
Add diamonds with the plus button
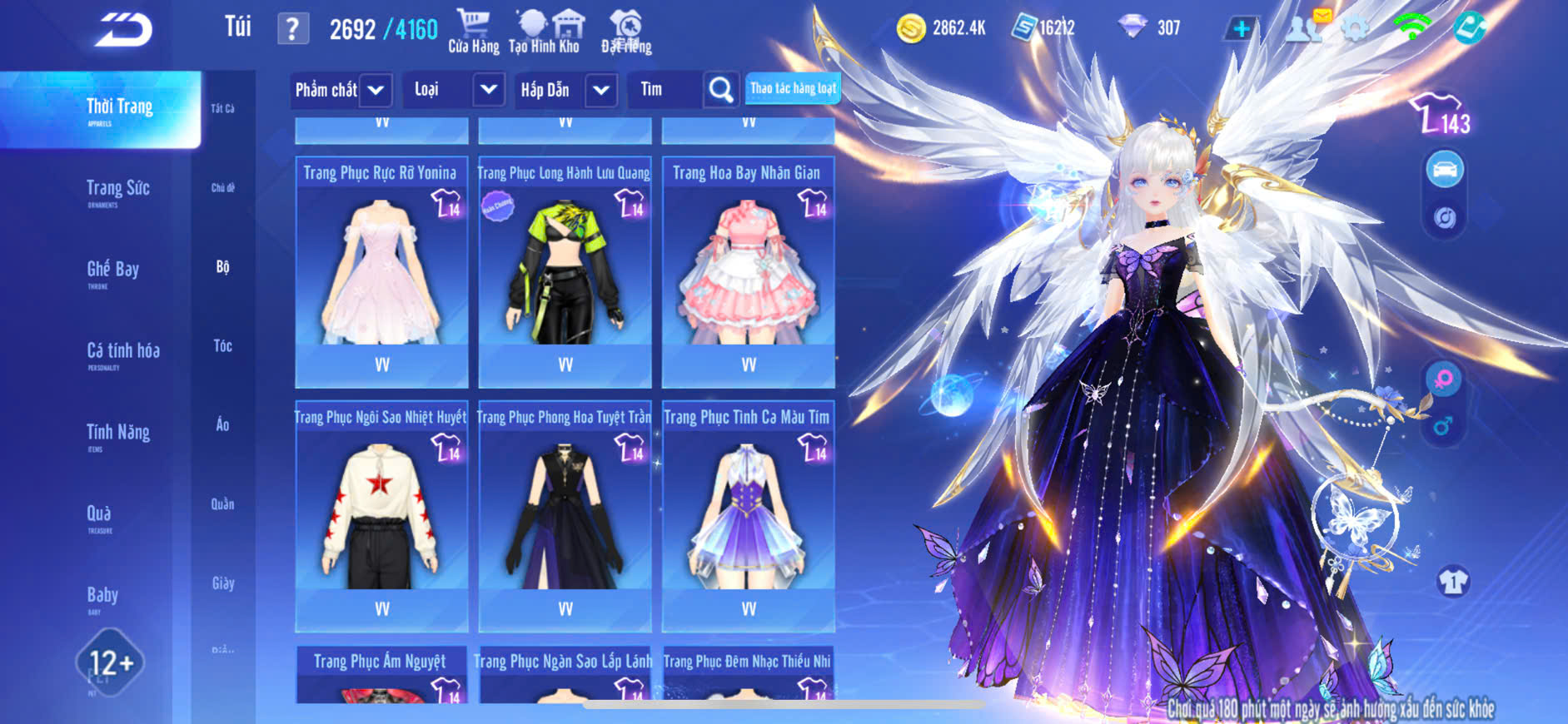click(1241, 29)
